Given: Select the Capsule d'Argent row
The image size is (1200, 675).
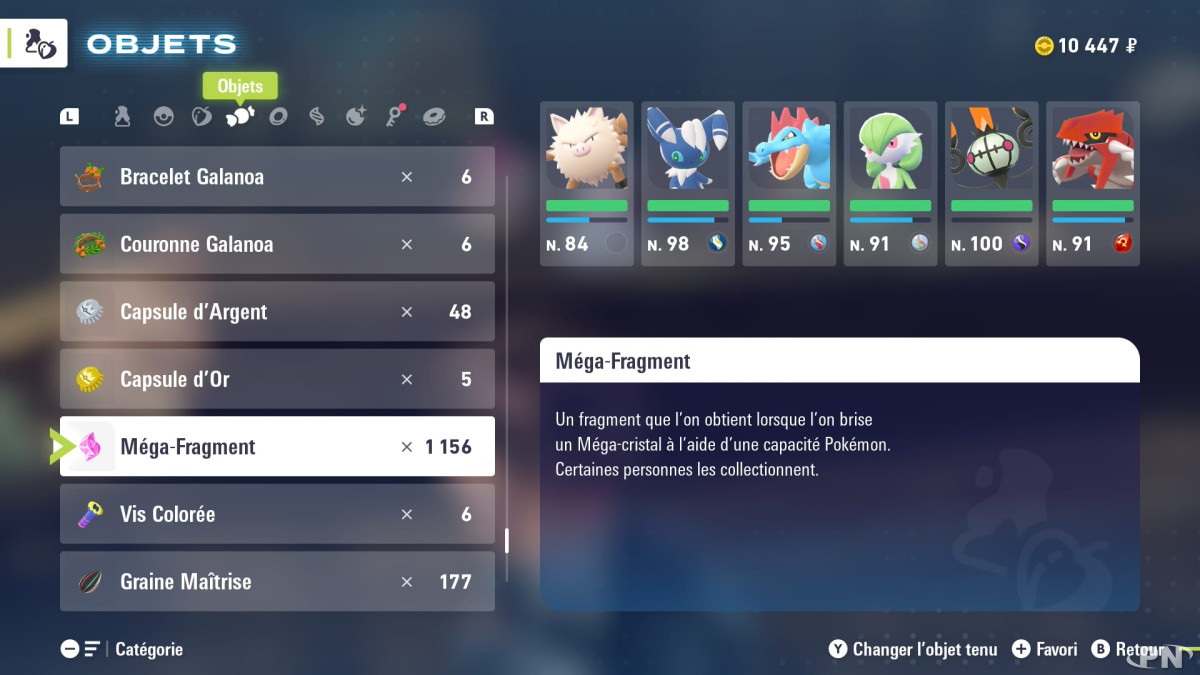Looking at the screenshot, I should pos(277,312).
